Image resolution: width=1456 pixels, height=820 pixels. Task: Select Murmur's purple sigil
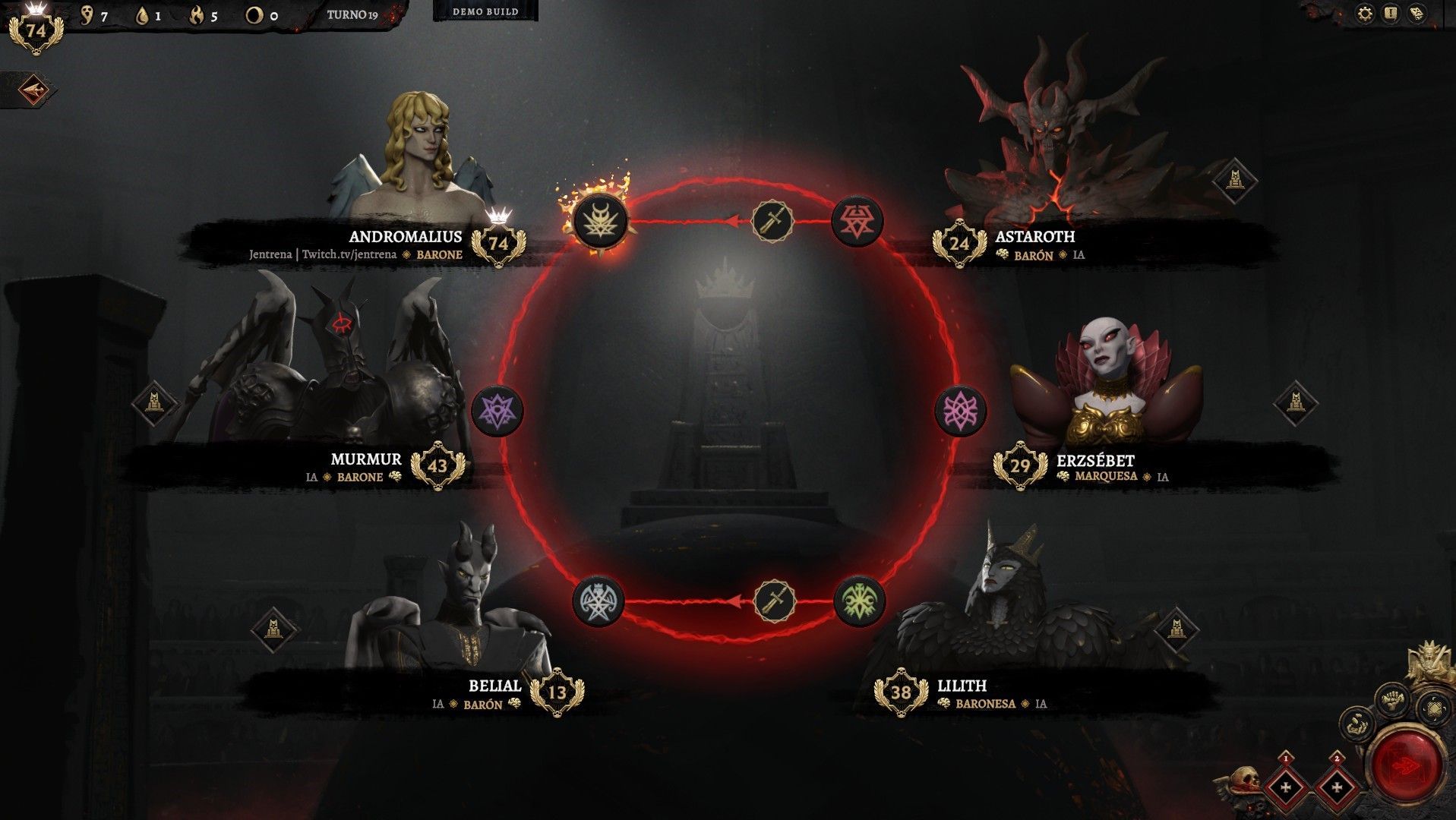point(497,411)
